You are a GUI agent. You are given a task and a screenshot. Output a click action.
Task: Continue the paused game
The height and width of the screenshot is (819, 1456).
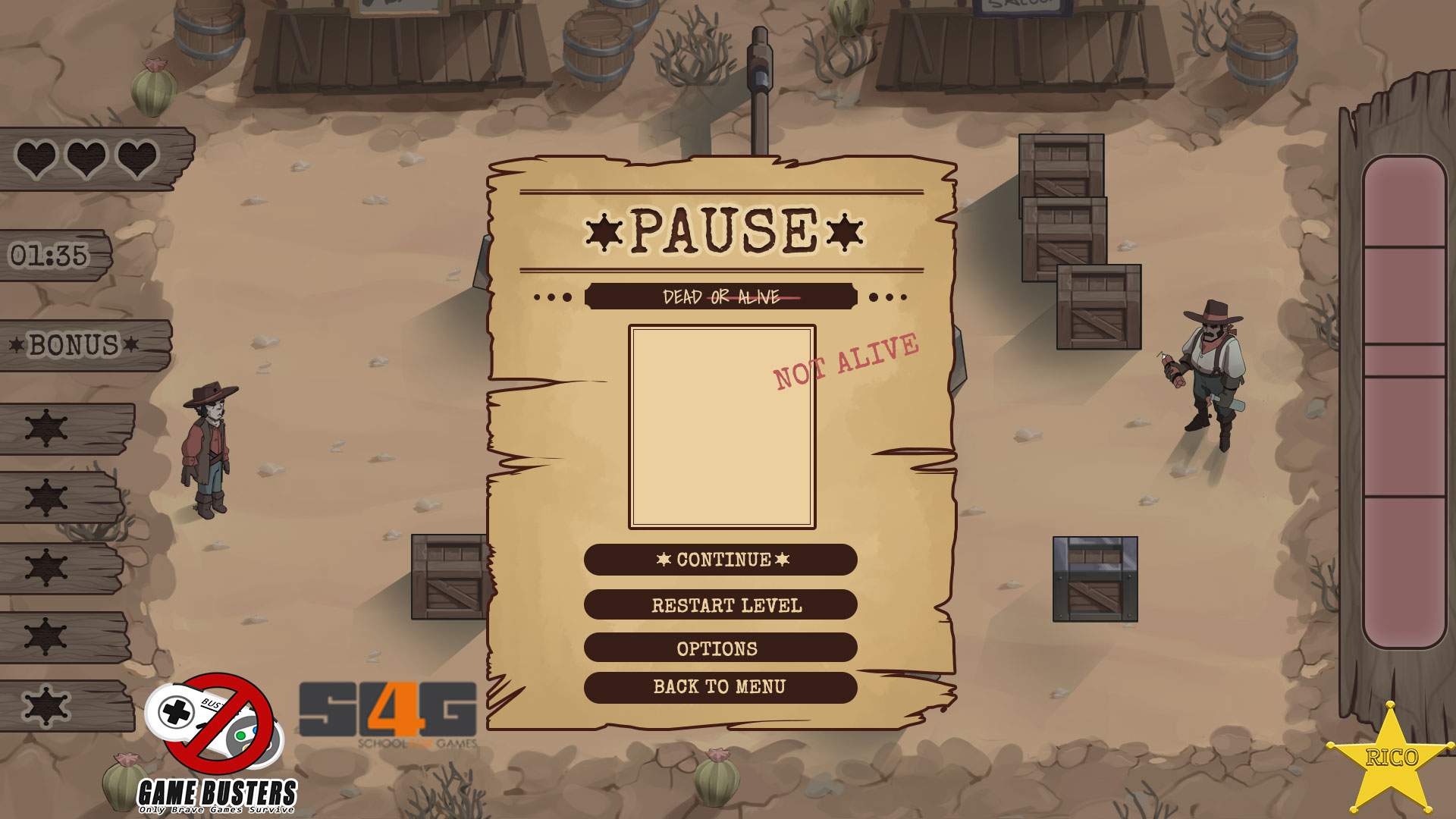[x=720, y=560]
